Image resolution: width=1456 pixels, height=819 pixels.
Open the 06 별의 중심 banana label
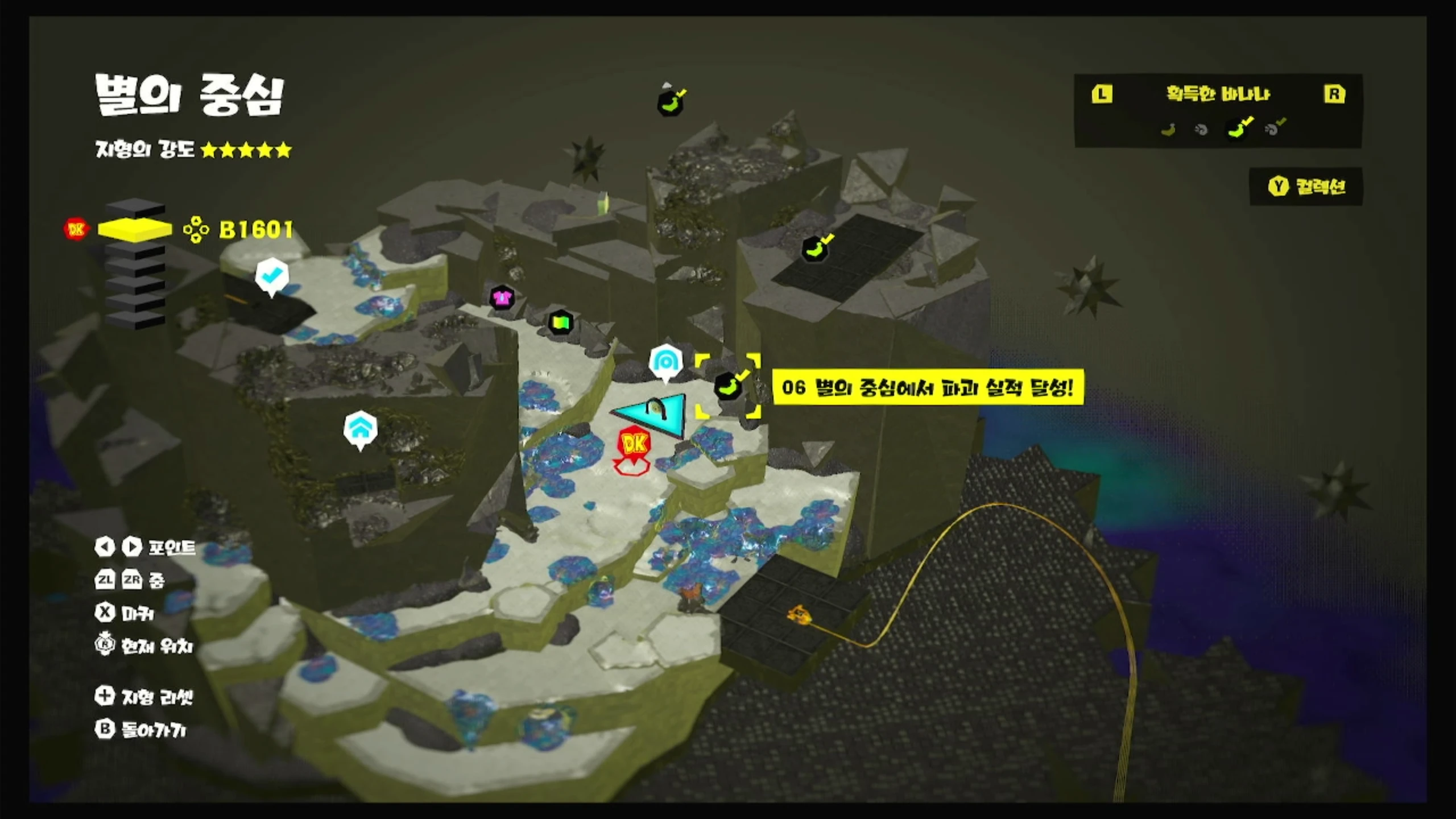coord(928,387)
